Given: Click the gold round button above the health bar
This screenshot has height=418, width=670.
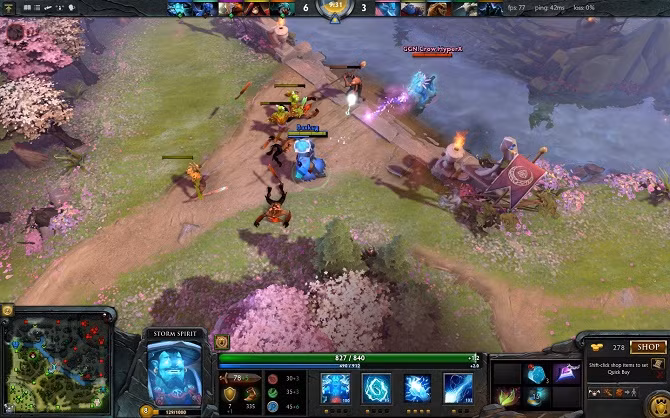Looking at the screenshot, I should [221, 342].
